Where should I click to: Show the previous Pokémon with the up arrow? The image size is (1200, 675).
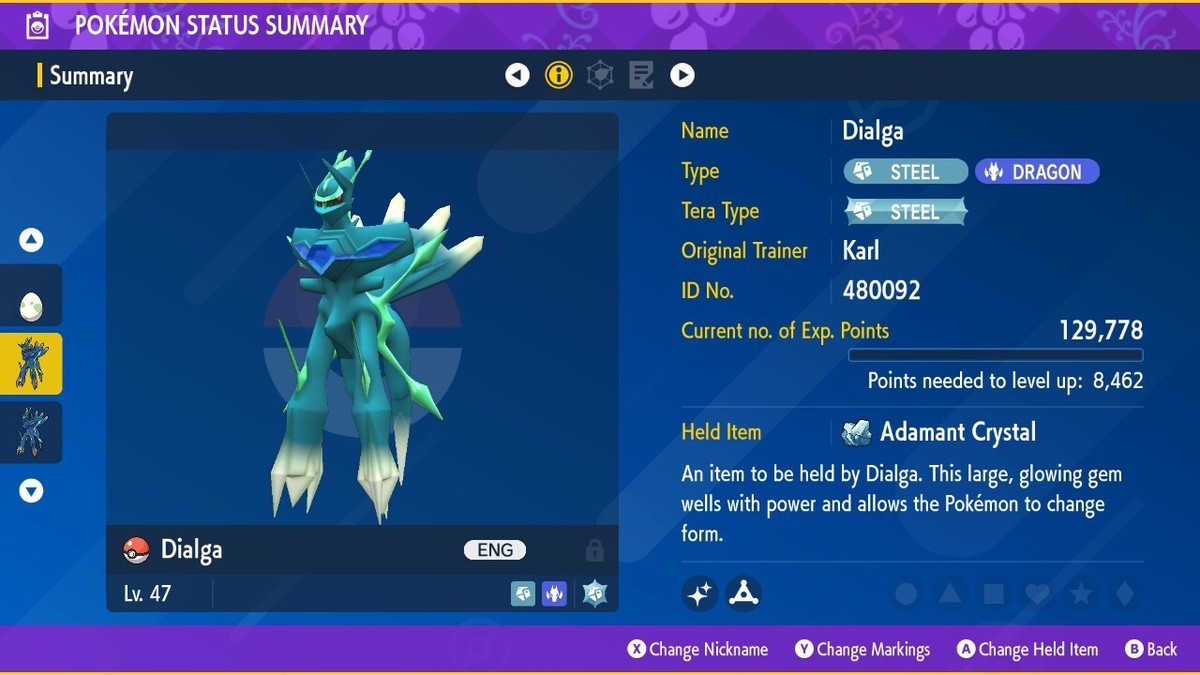pos(31,240)
